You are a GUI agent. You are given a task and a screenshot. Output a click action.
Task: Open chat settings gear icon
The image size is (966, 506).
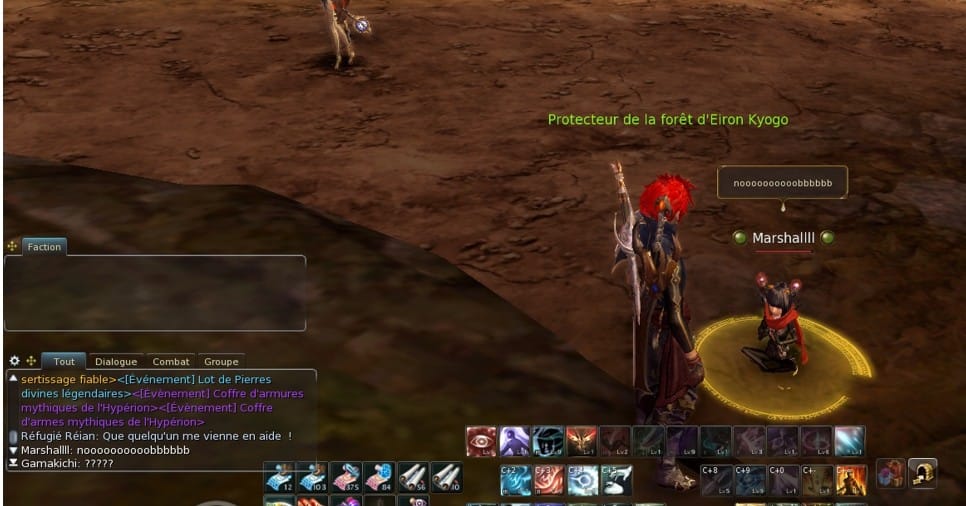14,361
